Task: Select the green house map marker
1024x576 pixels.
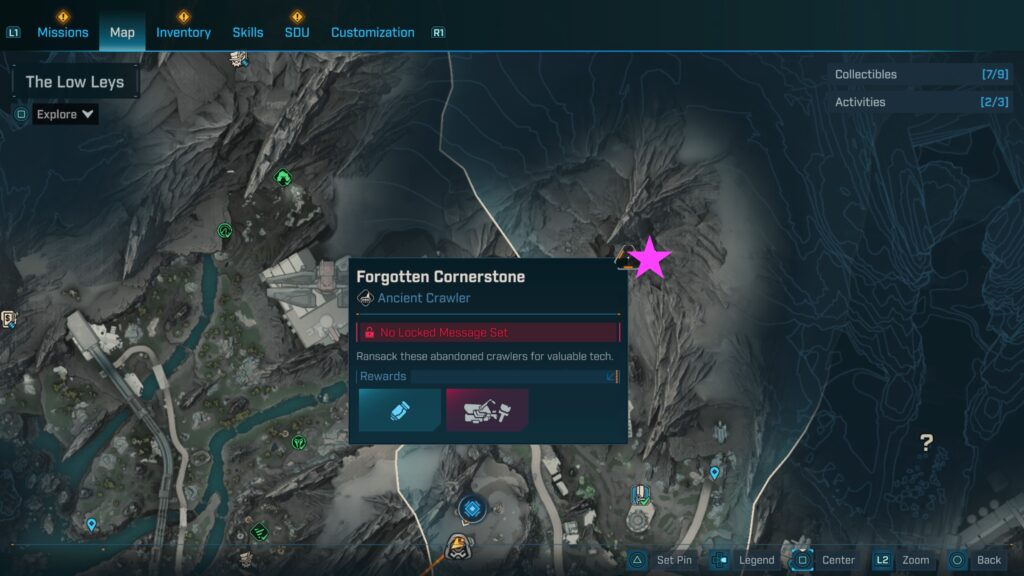Action: point(283,178)
